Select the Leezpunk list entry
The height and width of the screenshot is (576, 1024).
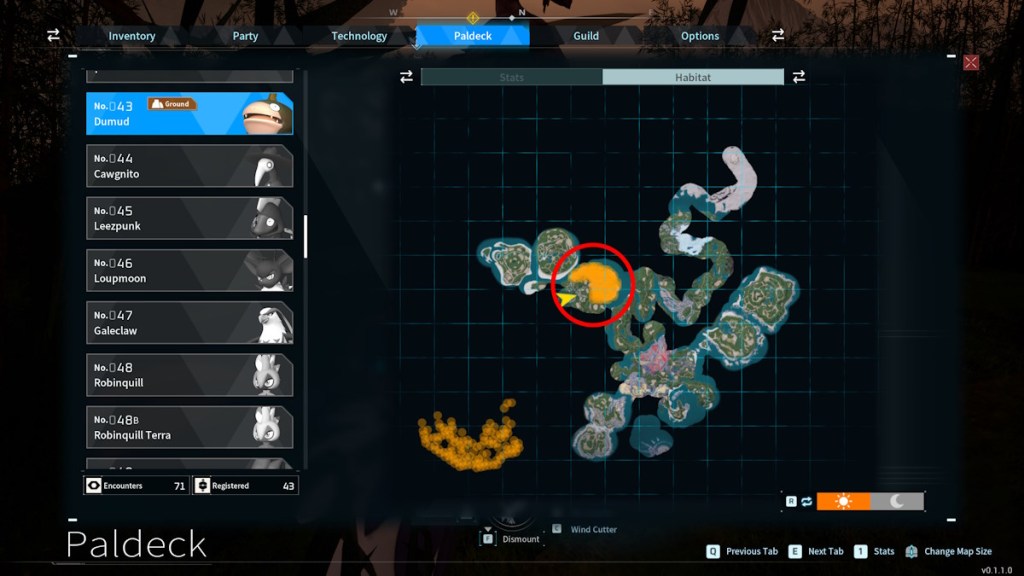tap(189, 218)
